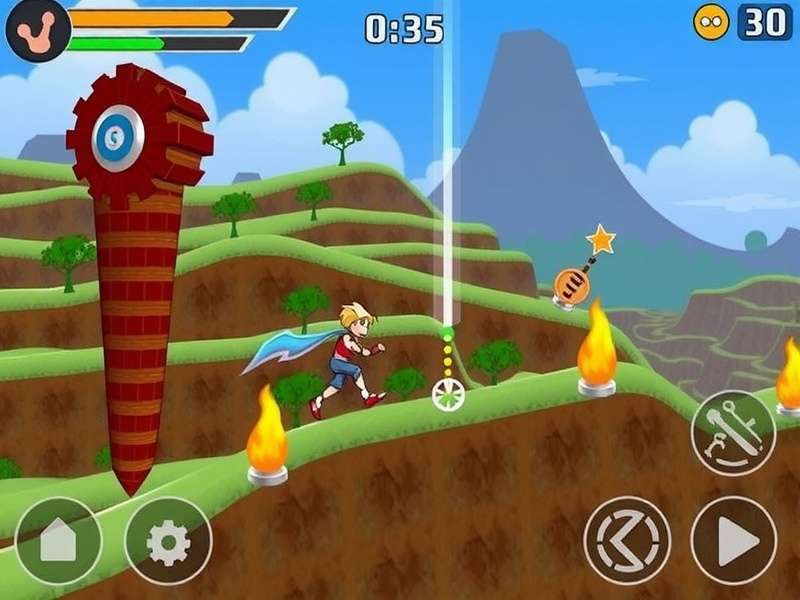Tap the yellow coin face icon

coord(712,22)
